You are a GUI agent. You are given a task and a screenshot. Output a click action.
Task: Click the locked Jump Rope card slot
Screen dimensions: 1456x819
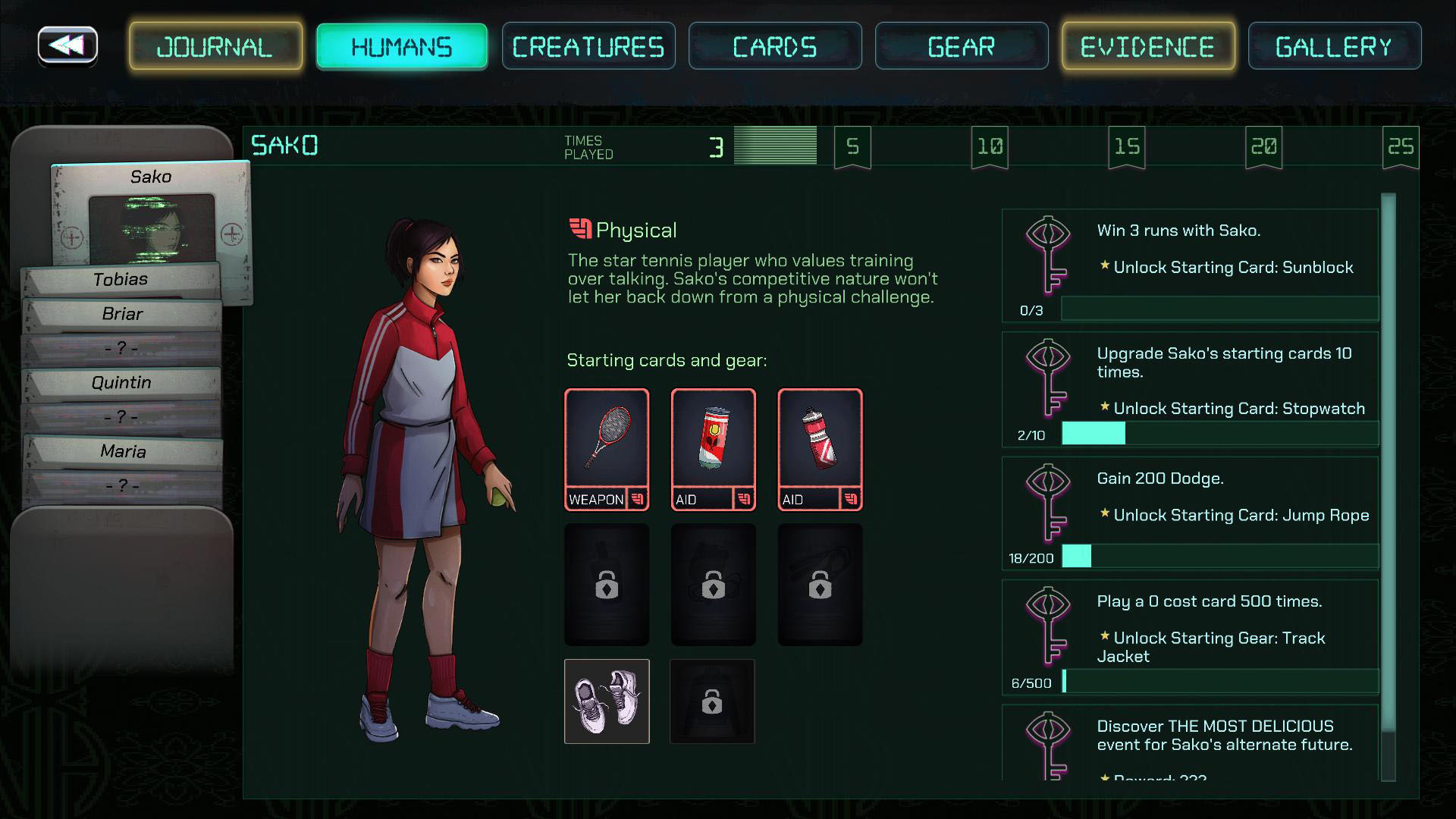point(819,584)
